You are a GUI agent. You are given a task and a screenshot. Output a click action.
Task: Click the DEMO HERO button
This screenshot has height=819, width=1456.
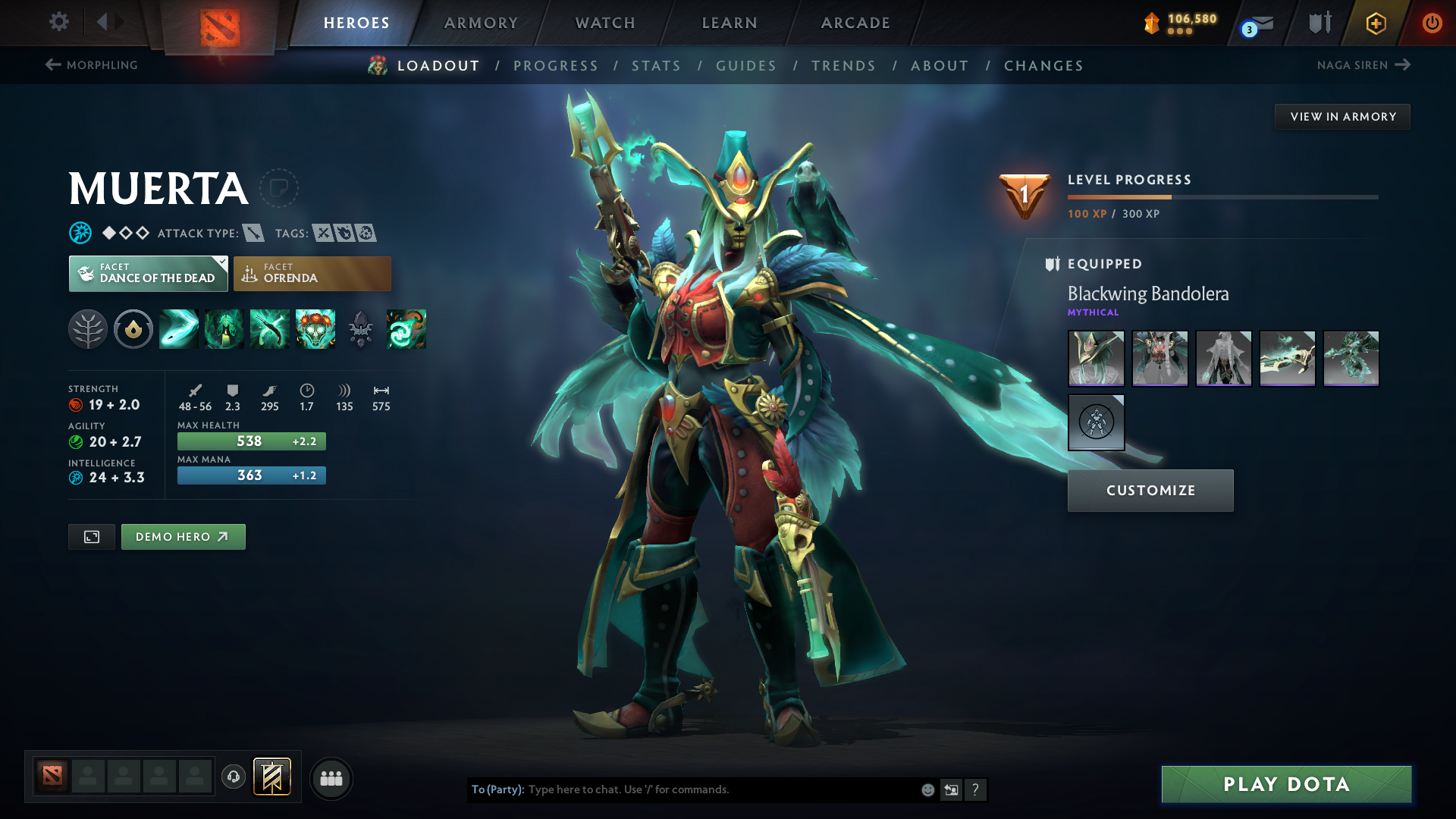click(183, 537)
